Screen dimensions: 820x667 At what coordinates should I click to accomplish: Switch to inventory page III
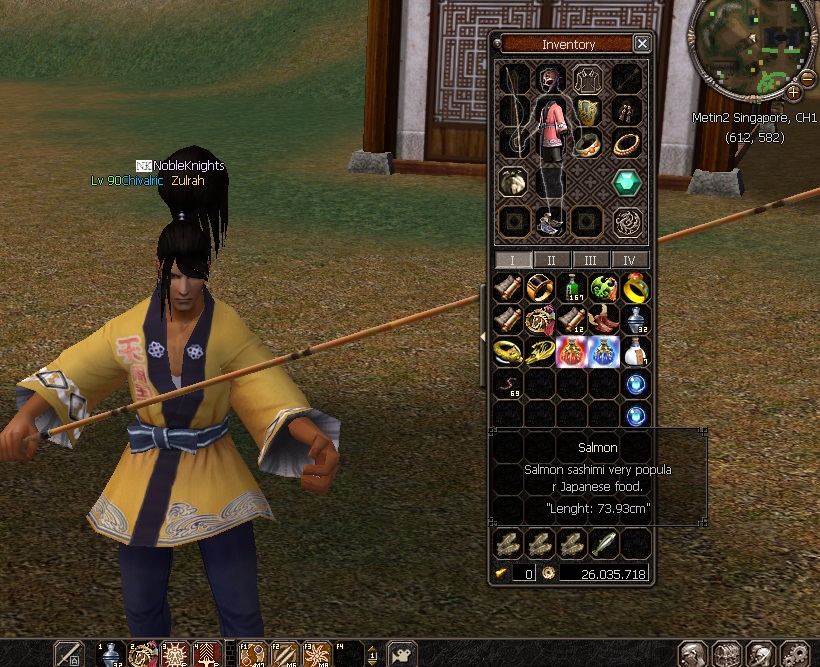pos(590,260)
